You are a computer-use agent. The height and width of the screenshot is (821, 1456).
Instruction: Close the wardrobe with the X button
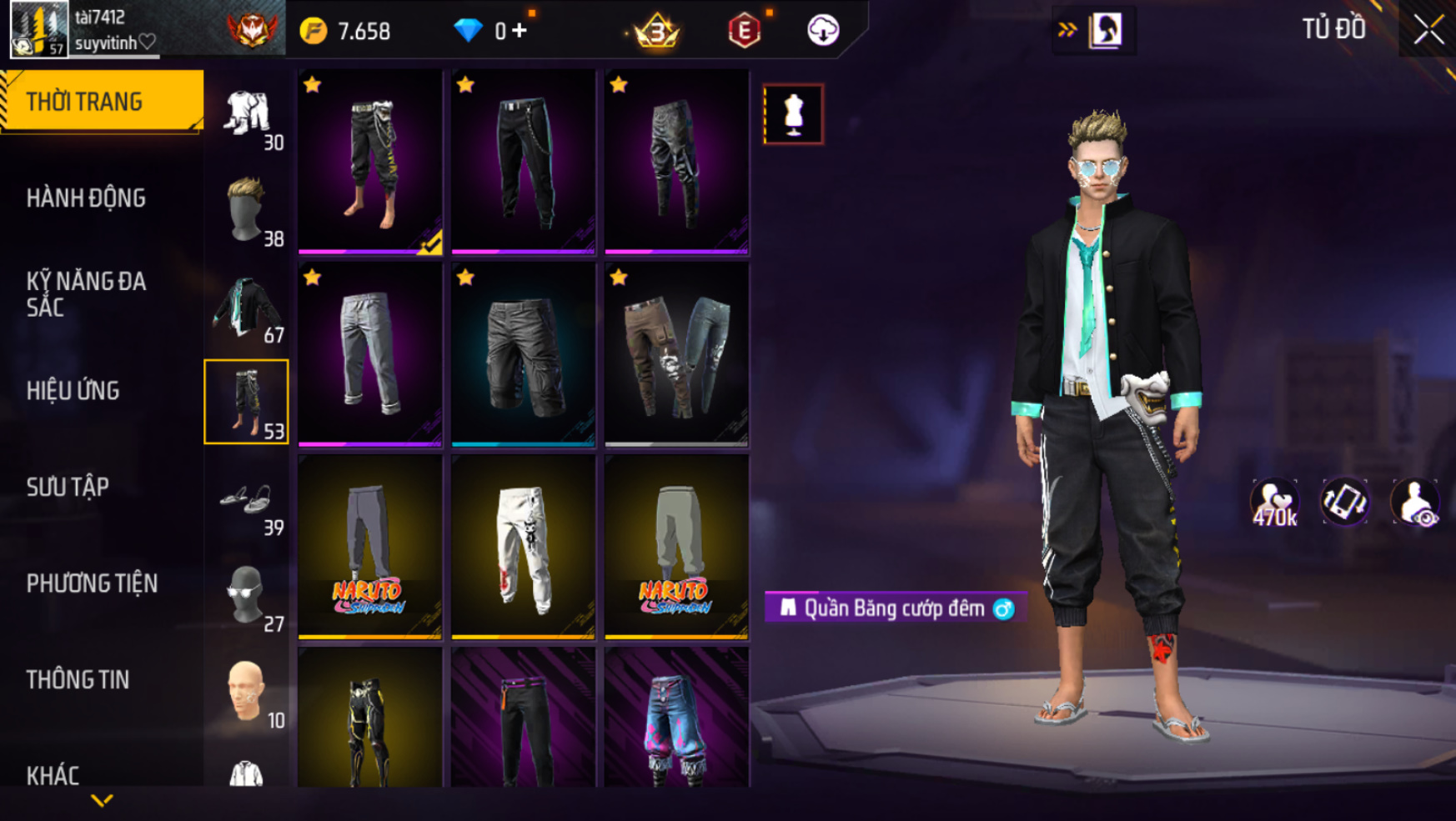tap(1428, 30)
